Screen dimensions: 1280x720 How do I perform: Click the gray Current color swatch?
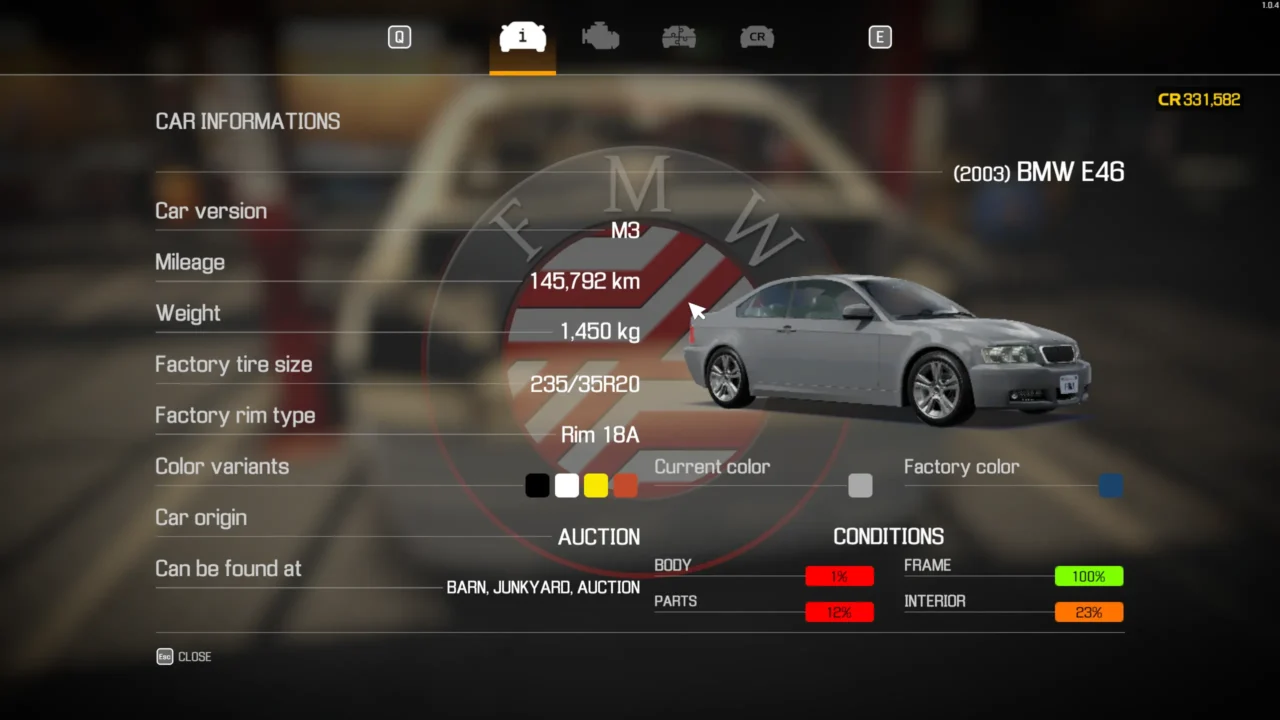860,485
